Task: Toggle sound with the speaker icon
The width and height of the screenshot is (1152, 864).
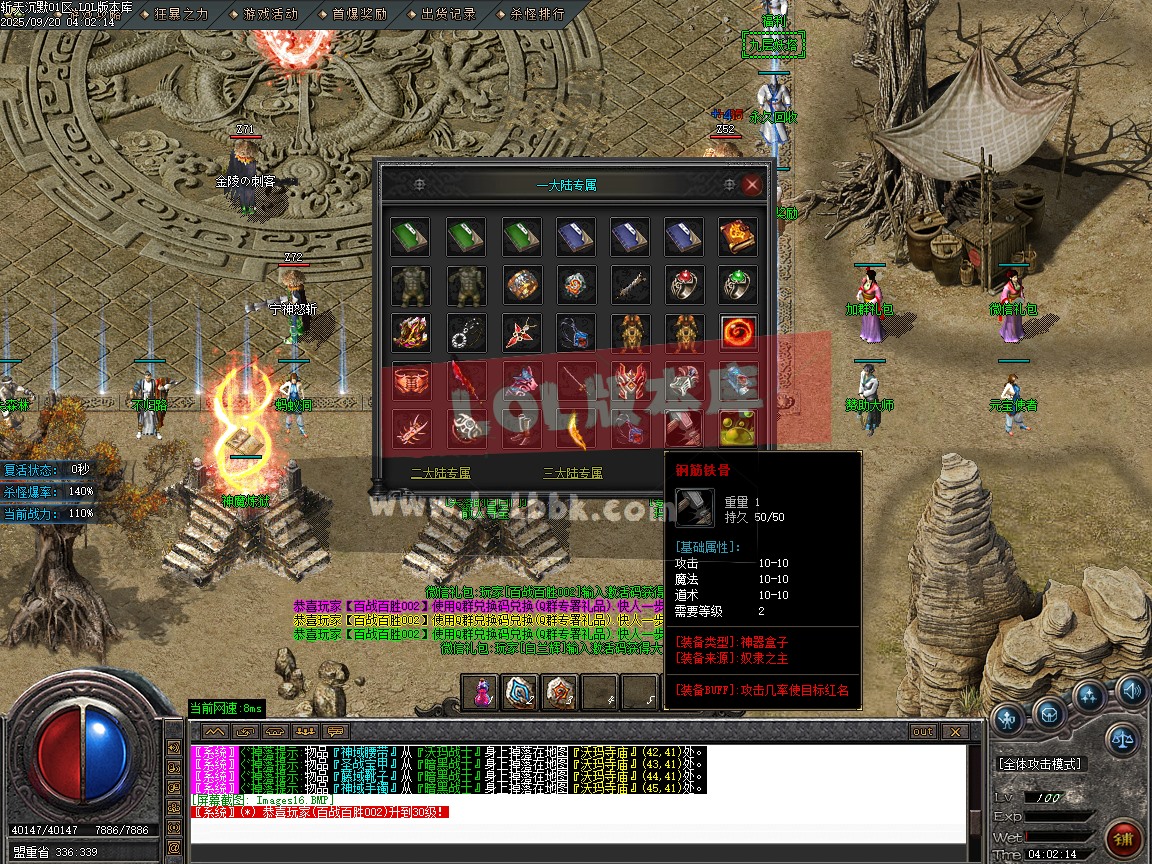Action: point(1131,689)
